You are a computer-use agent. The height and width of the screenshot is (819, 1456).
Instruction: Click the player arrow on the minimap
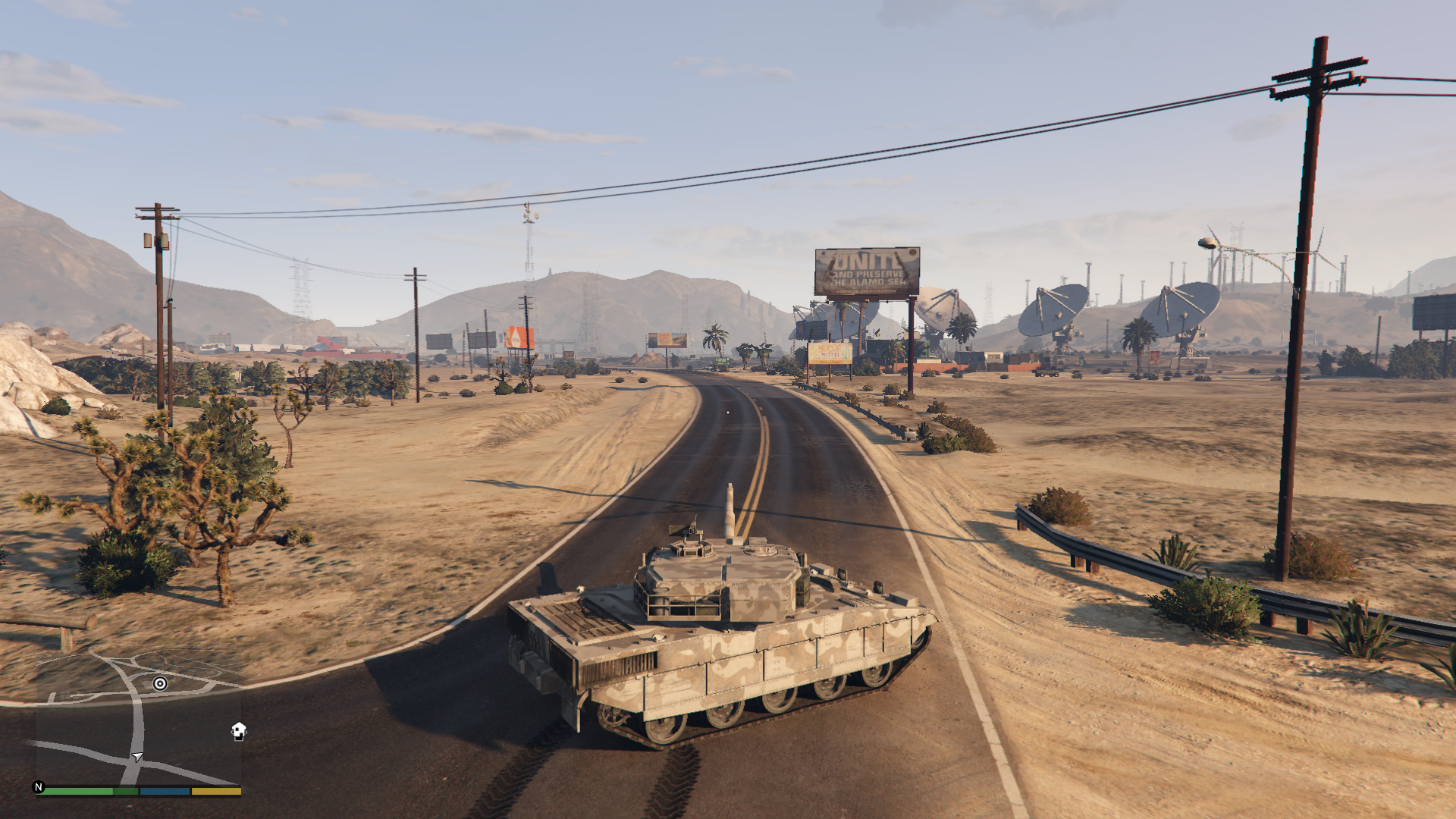pyautogui.click(x=137, y=757)
